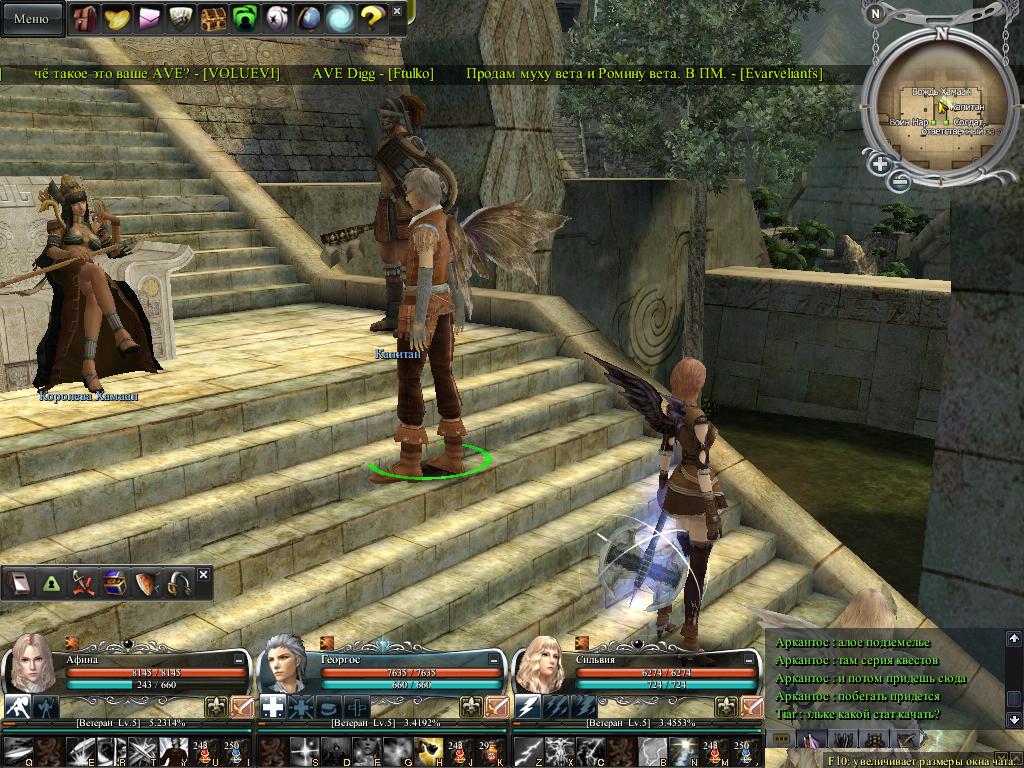Select Георгос's character portrait
Screen dimensions: 1024x768
click(285, 663)
